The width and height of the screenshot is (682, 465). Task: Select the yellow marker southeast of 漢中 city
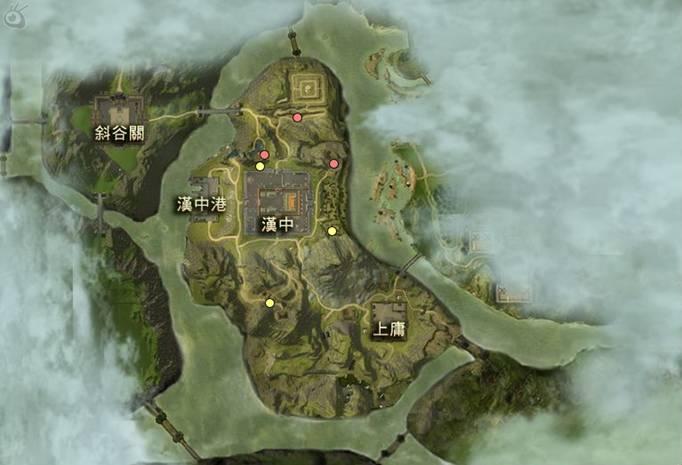coord(332,231)
